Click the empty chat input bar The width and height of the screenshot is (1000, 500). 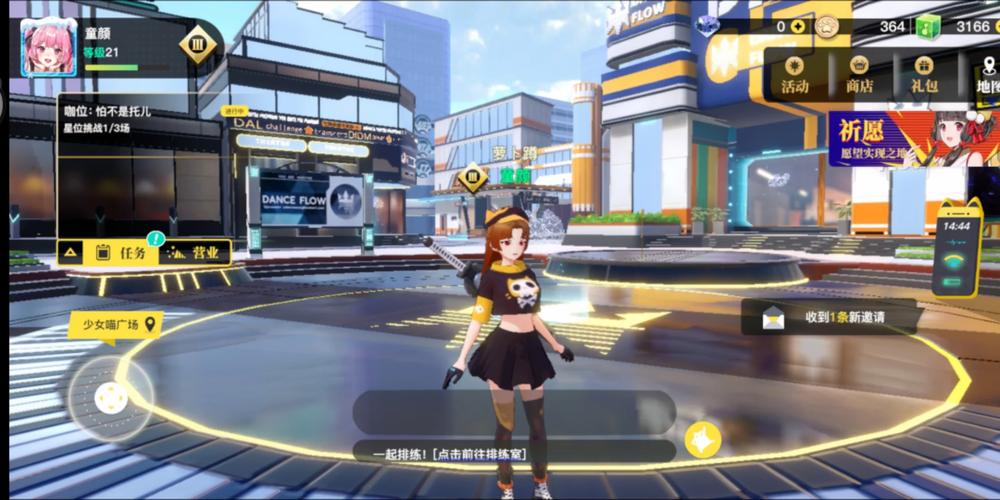coord(514,411)
